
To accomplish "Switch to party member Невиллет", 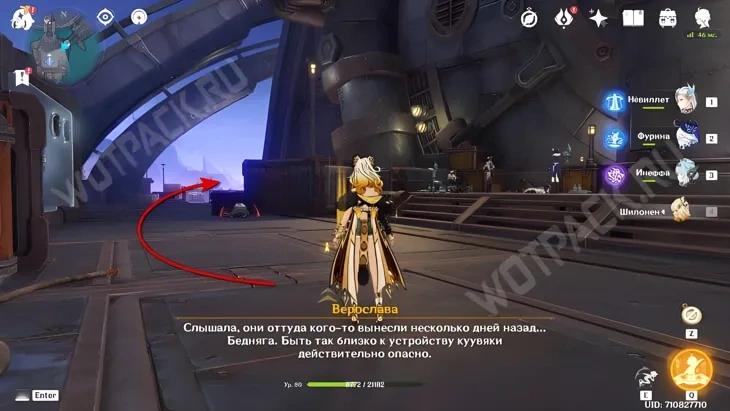I will (x=685, y=100).
